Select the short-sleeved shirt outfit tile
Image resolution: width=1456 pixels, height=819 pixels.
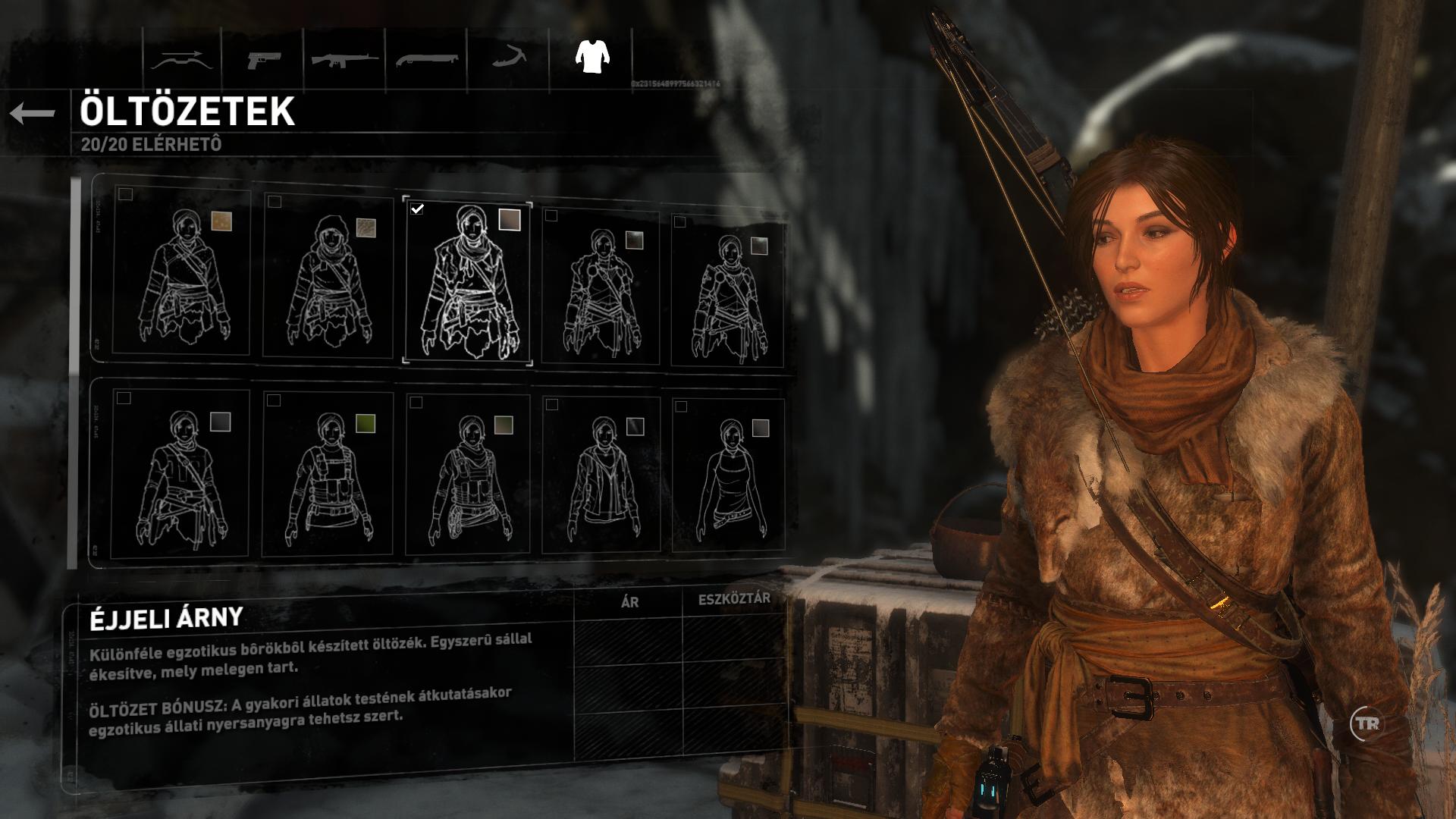point(180,475)
